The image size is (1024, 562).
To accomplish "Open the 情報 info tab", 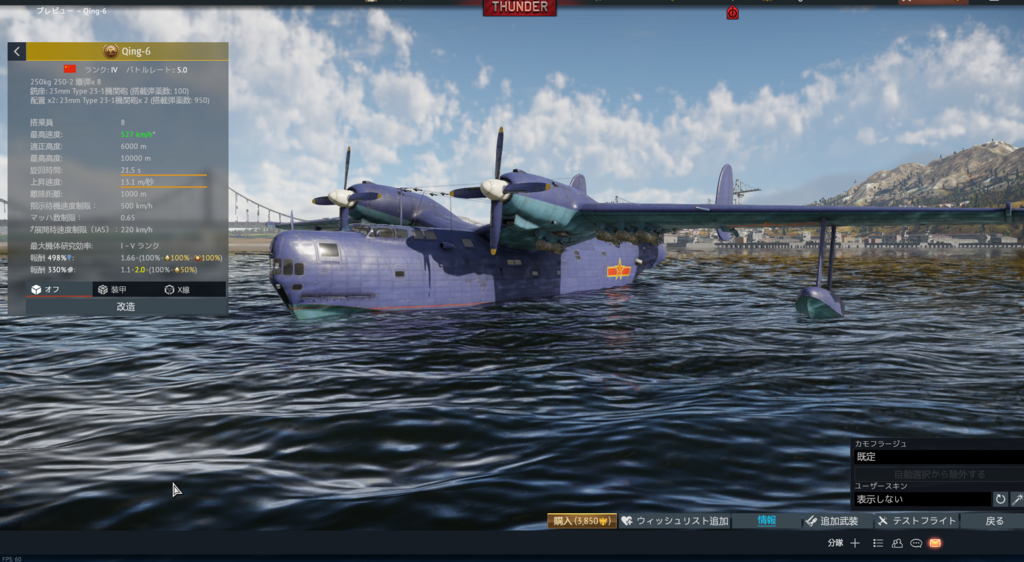I will point(766,521).
